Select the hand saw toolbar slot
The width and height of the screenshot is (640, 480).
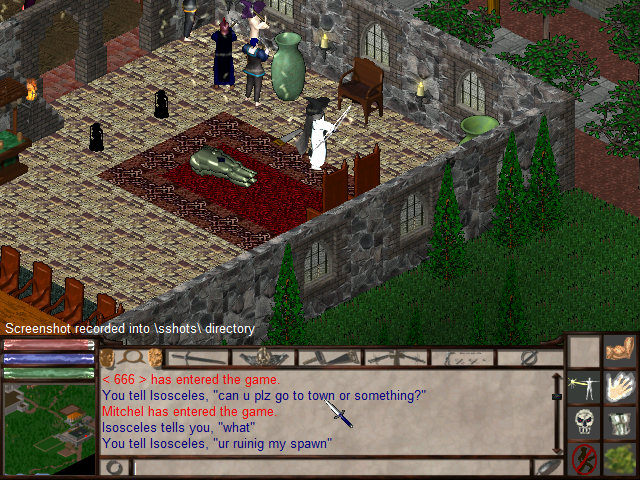click(x=330, y=357)
